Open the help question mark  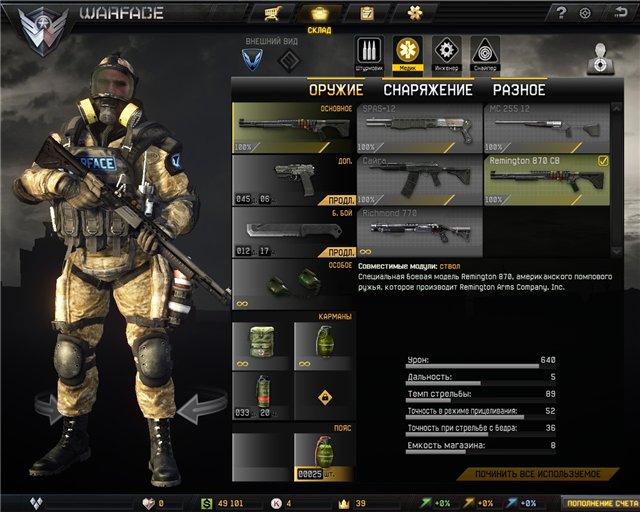[561, 13]
